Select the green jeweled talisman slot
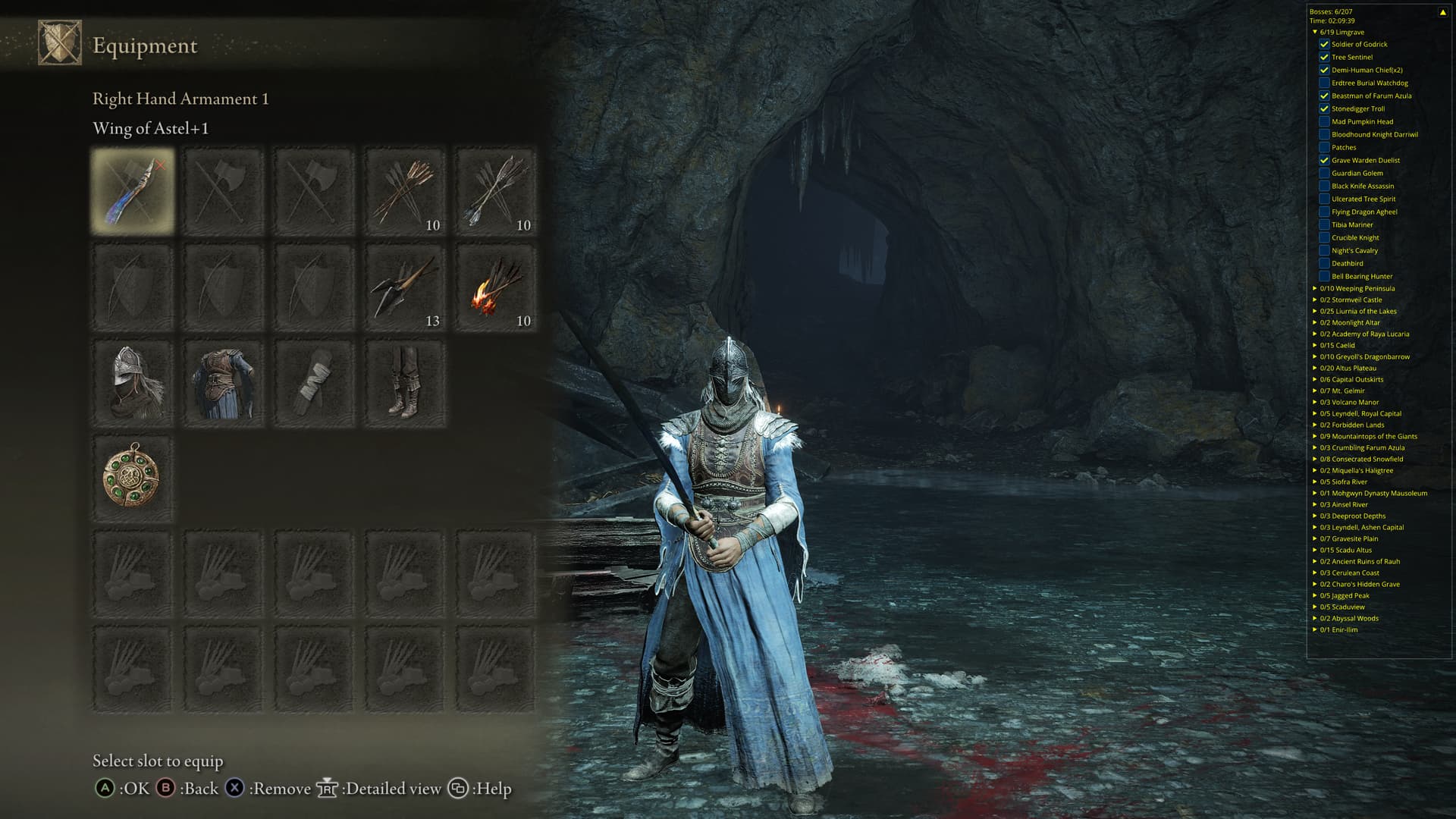The width and height of the screenshot is (1456, 819). [x=133, y=478]
